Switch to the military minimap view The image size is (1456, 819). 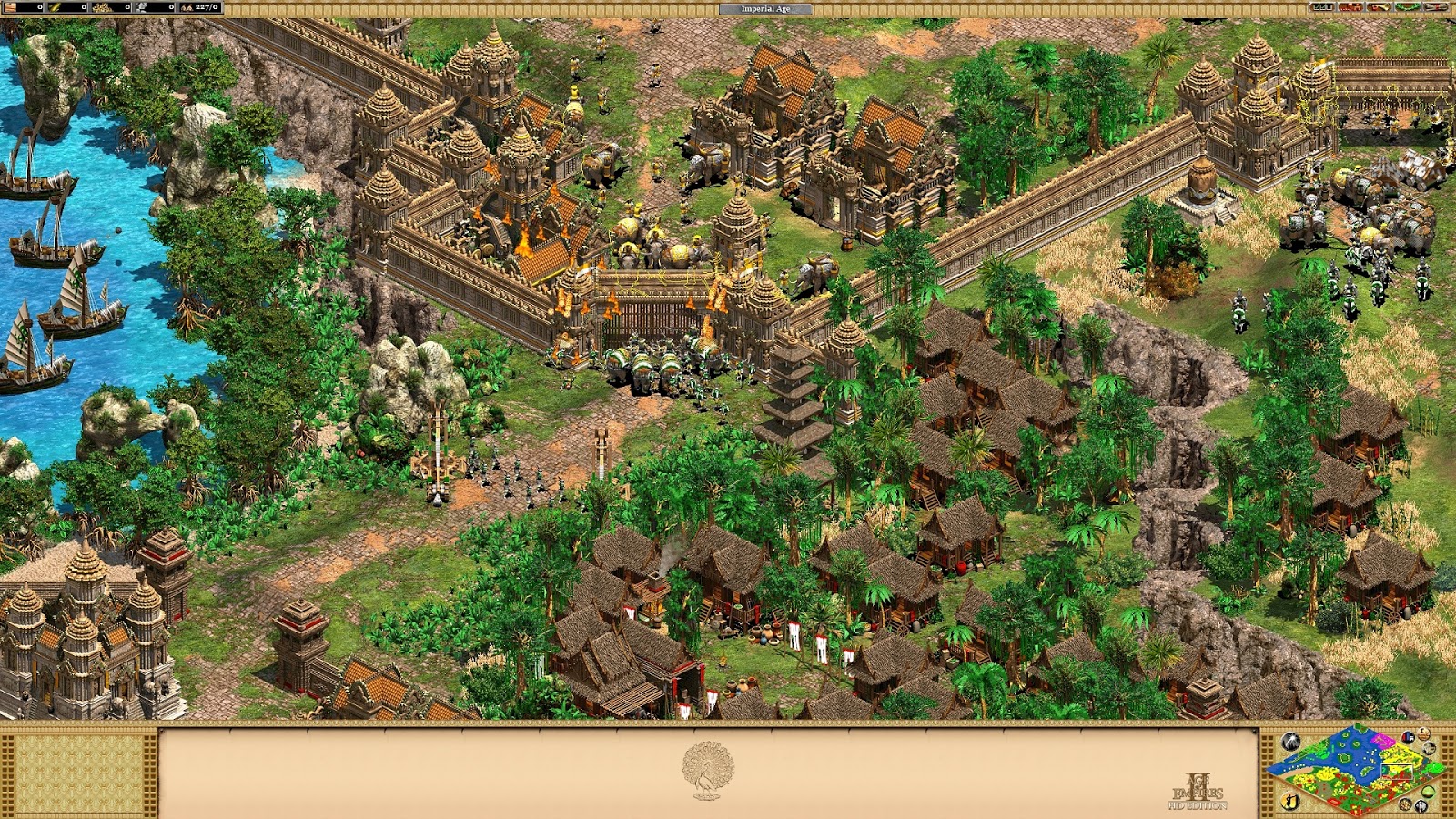point(1421,806)
